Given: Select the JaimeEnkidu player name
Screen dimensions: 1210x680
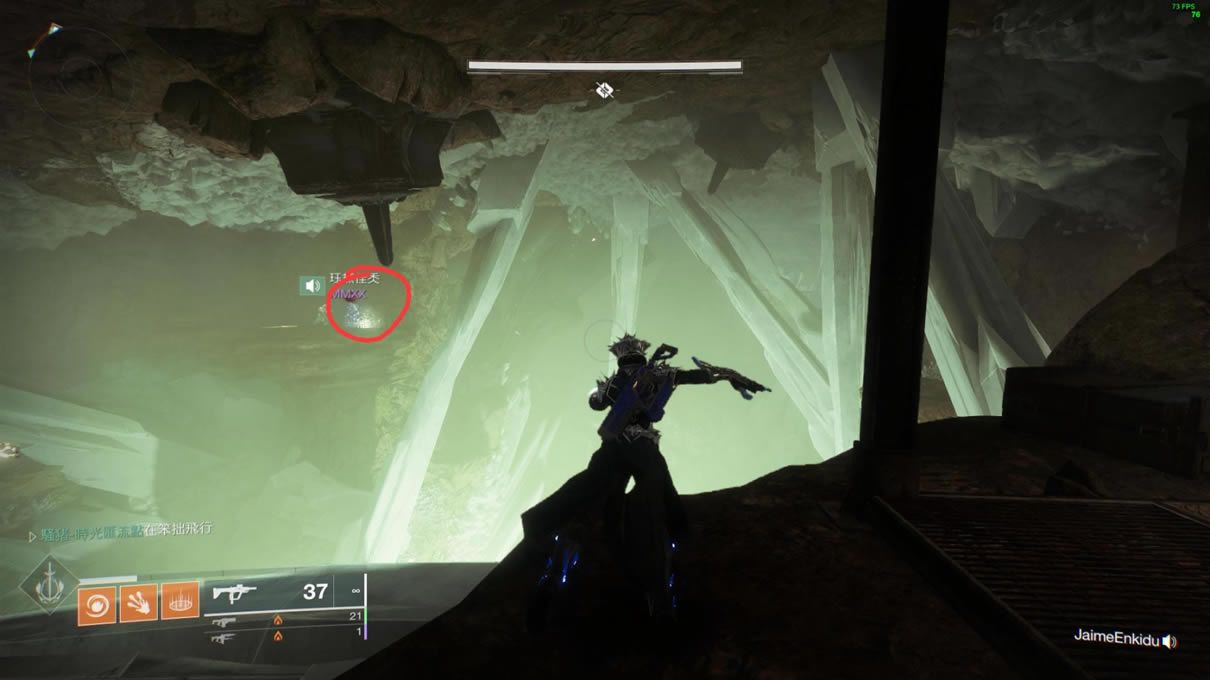Looking at the screenshot, I should pyautogui.click(x=1115, y=637).
